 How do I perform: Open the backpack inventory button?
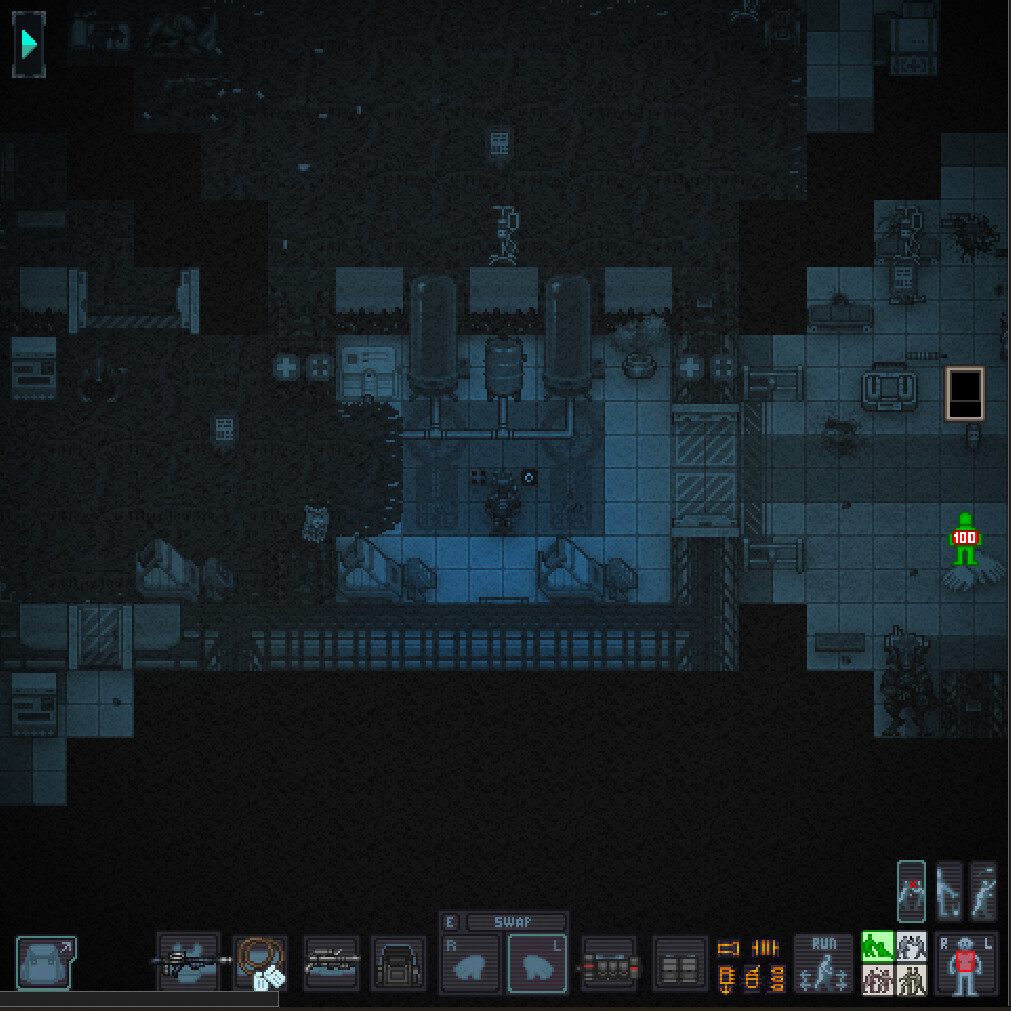click(x=45, y=962)
